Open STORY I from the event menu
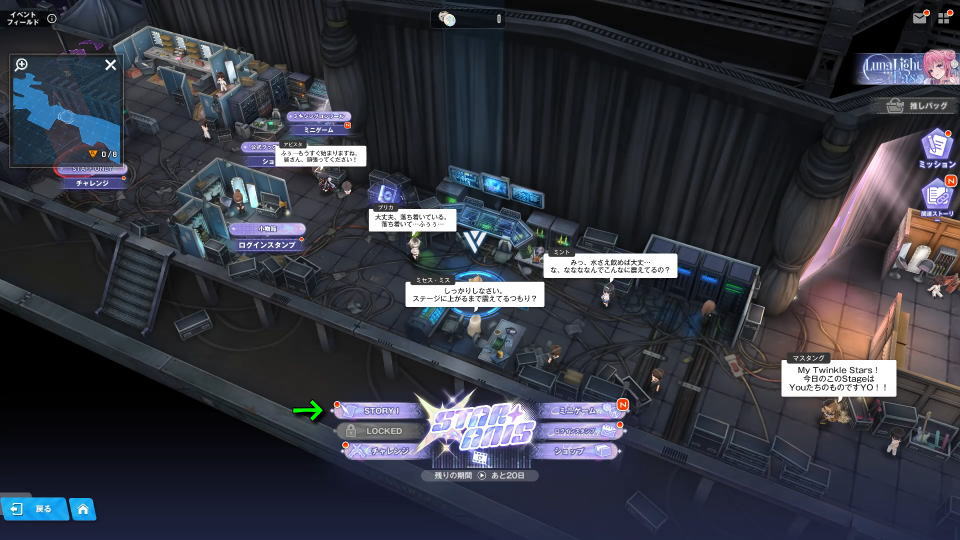Screen dimensions: 960x540 click(381, 411)
